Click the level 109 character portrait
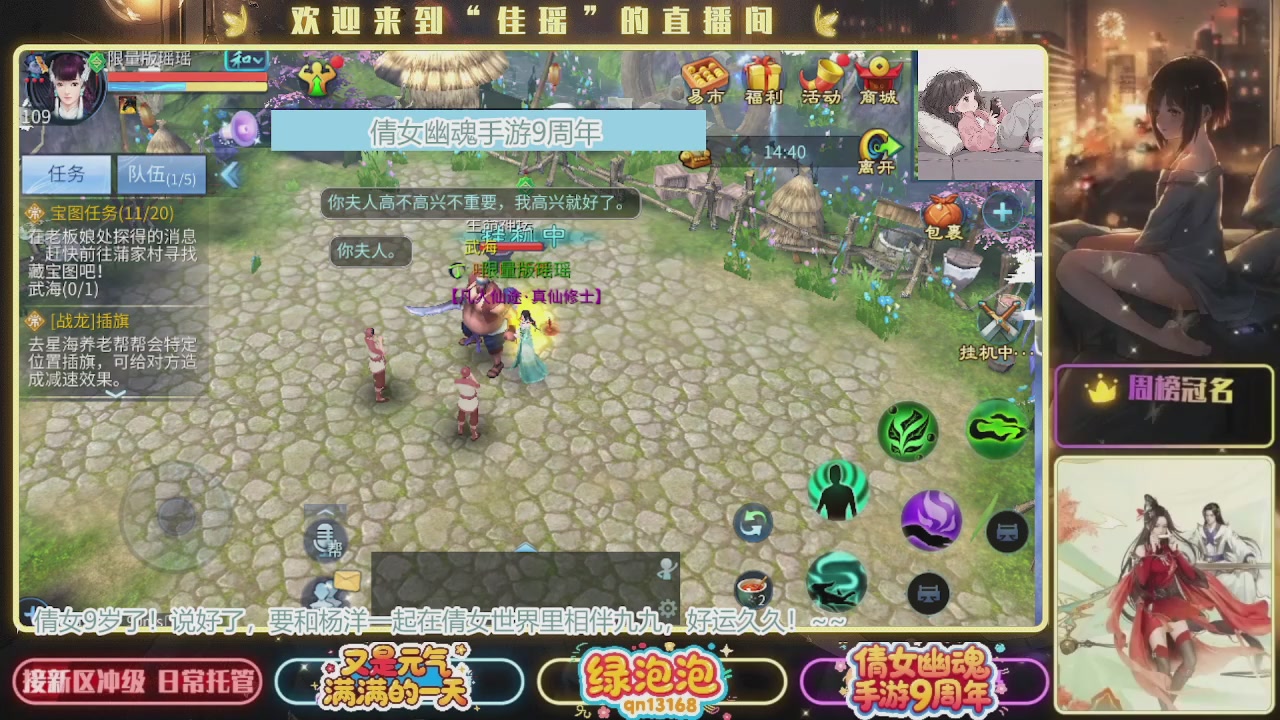 (62, 90)
